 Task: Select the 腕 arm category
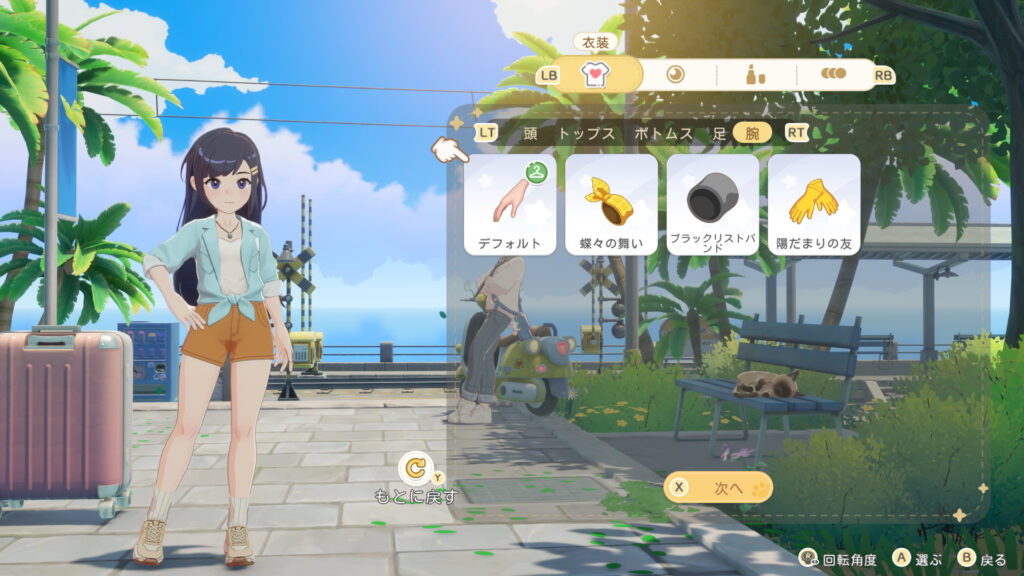pyautogui.click(x=752, y=133)
